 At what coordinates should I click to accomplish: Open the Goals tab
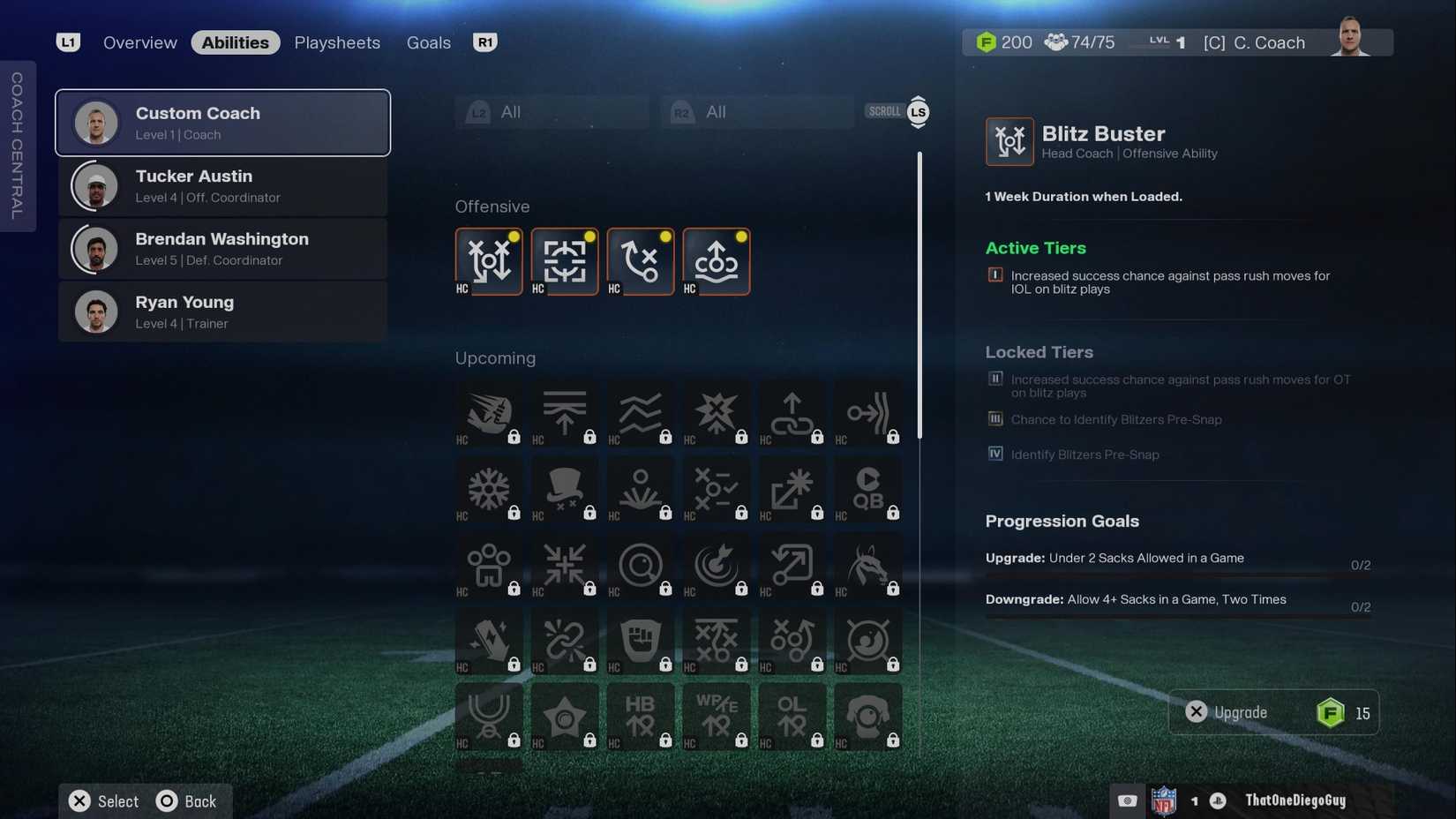428,41
